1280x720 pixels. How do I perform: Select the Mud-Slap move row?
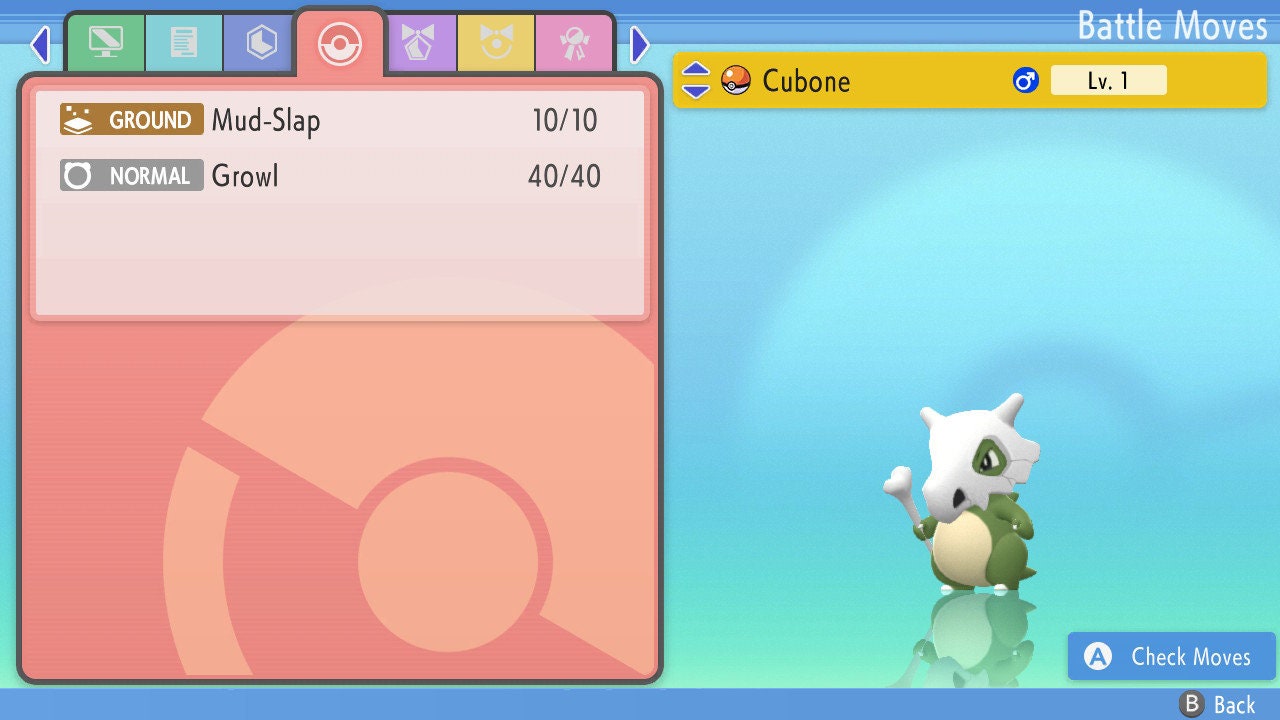click(x=330, y=121)
